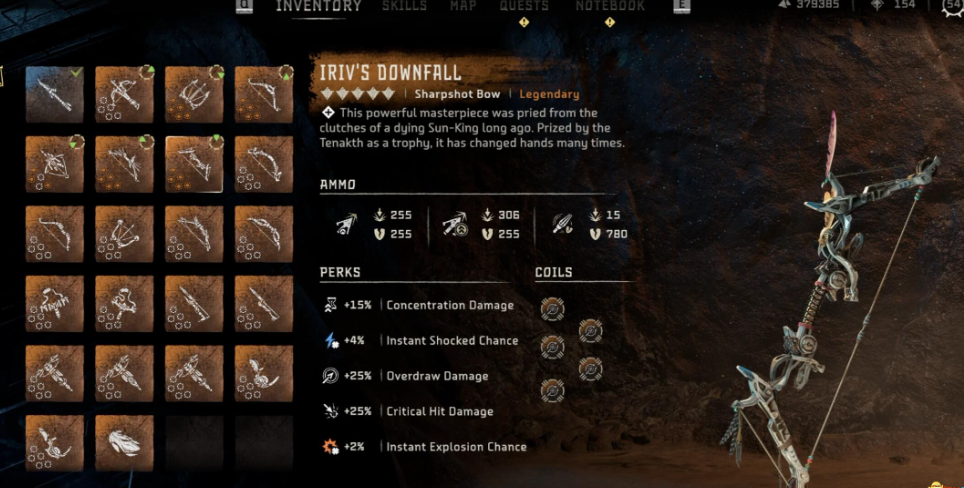Image resolution: width=964 pixels, height=488 pixels.
Task: Open the Map tab
Action: point(463,6)
